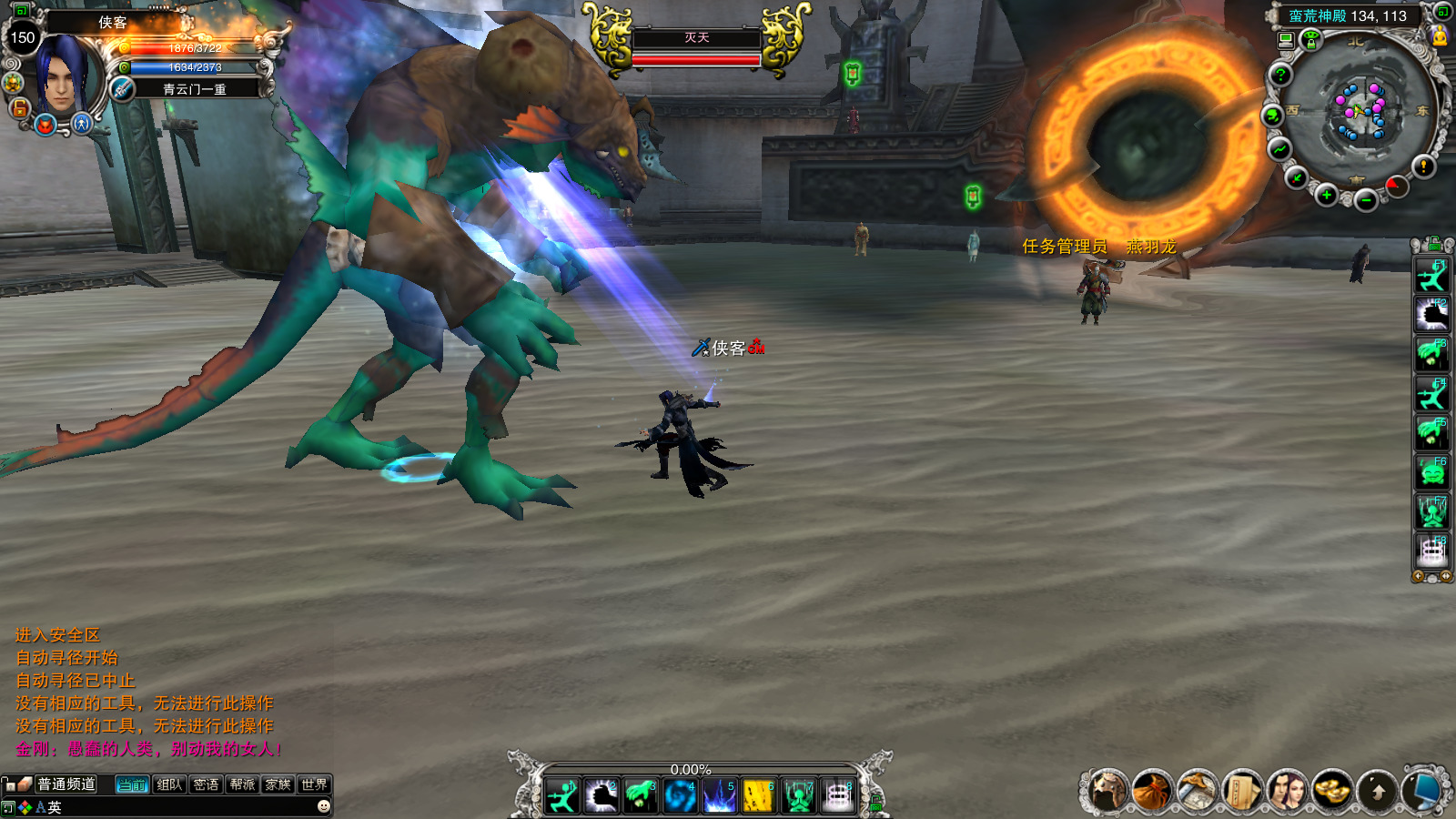Switch to the 世界 world chat tab
Screen dimensions: 1456x819
[314, 784]
